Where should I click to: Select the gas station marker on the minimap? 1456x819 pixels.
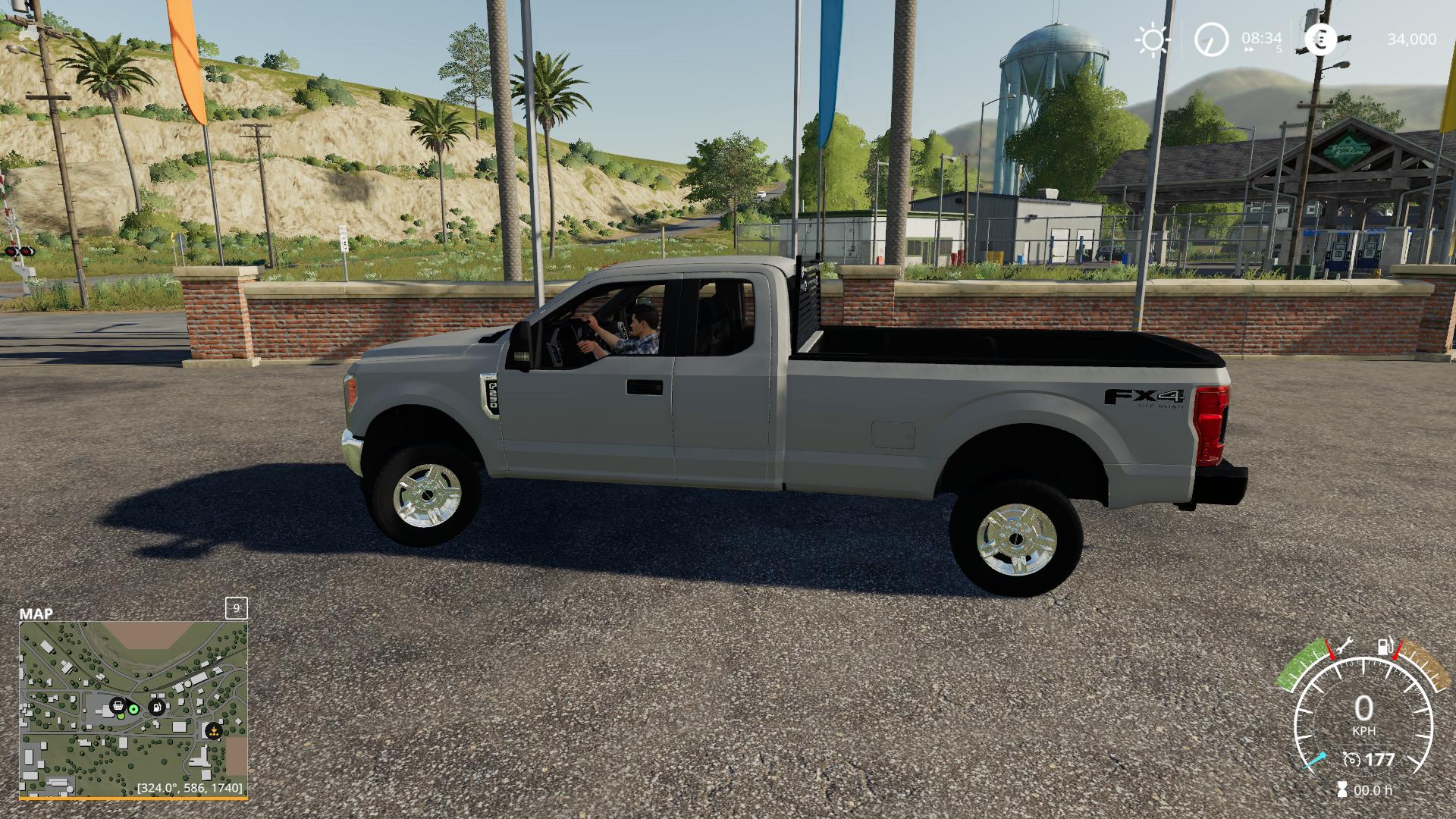pos(157,707)
